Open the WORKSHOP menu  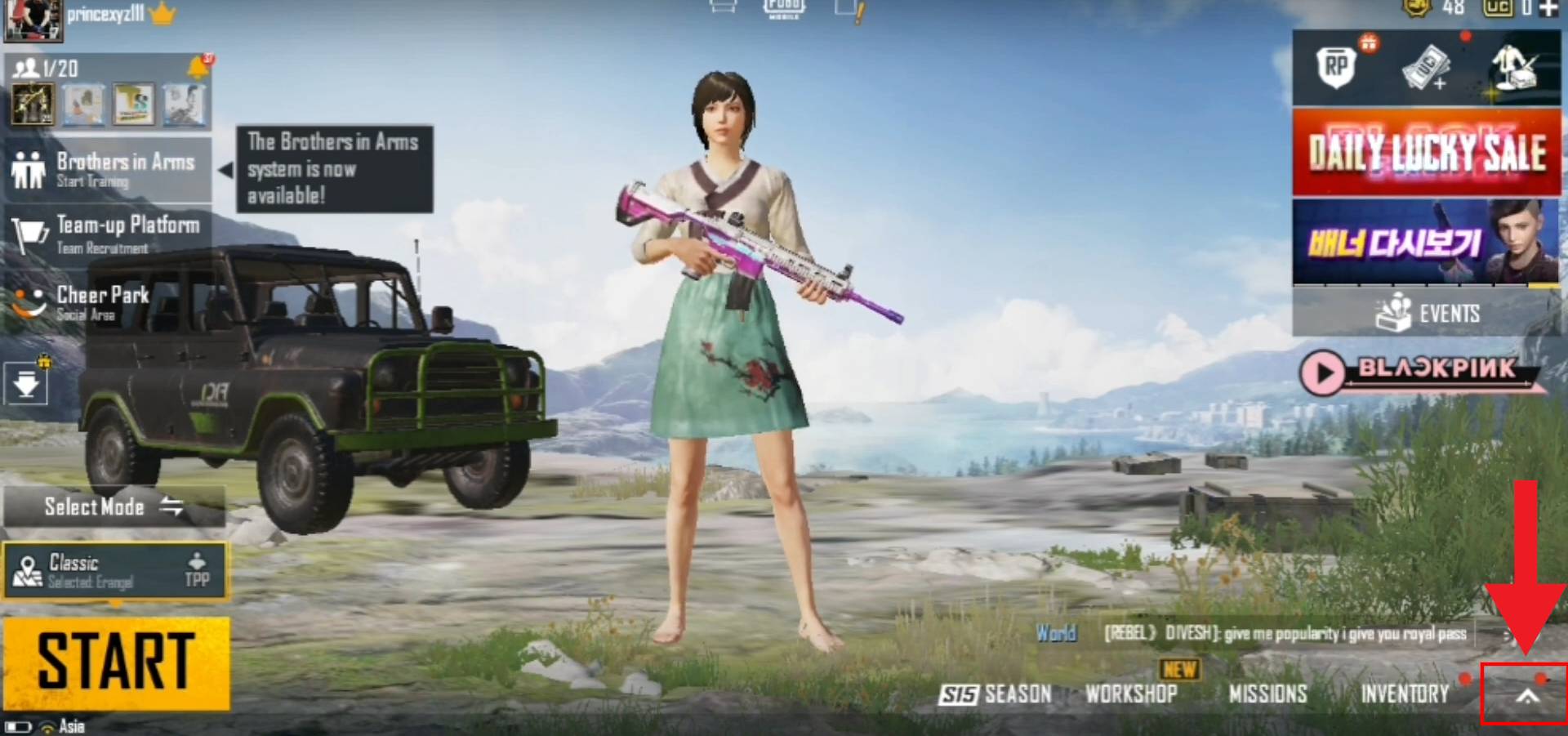pyautogui.click(x=1131, y=694)
